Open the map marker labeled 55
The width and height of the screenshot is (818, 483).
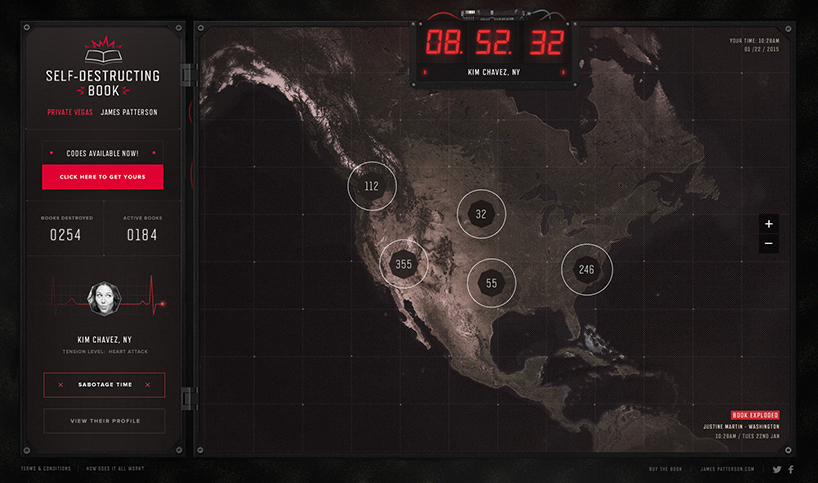coord(491,283)
